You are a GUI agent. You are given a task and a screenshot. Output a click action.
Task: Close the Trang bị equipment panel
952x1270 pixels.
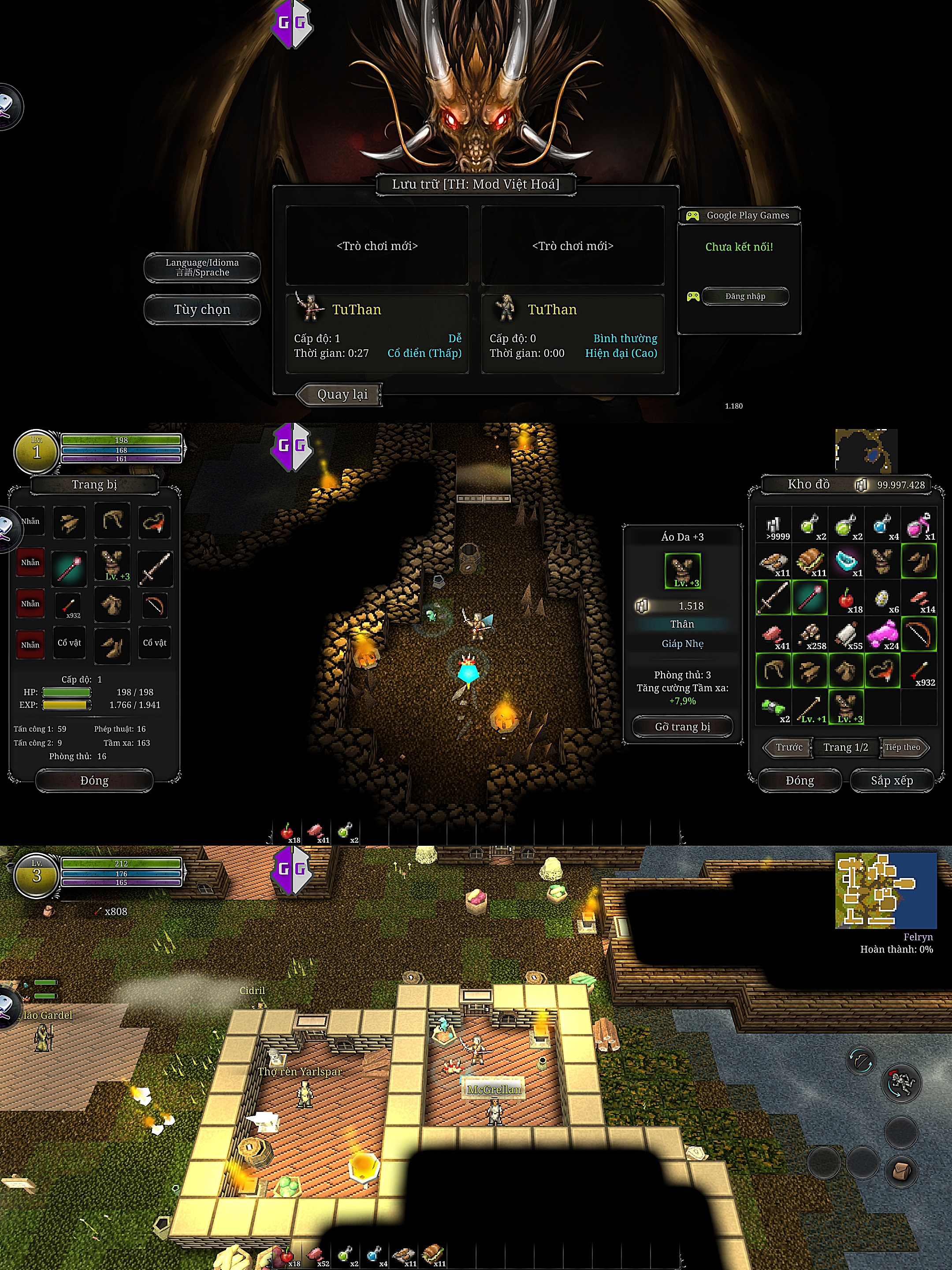[94, 780]
